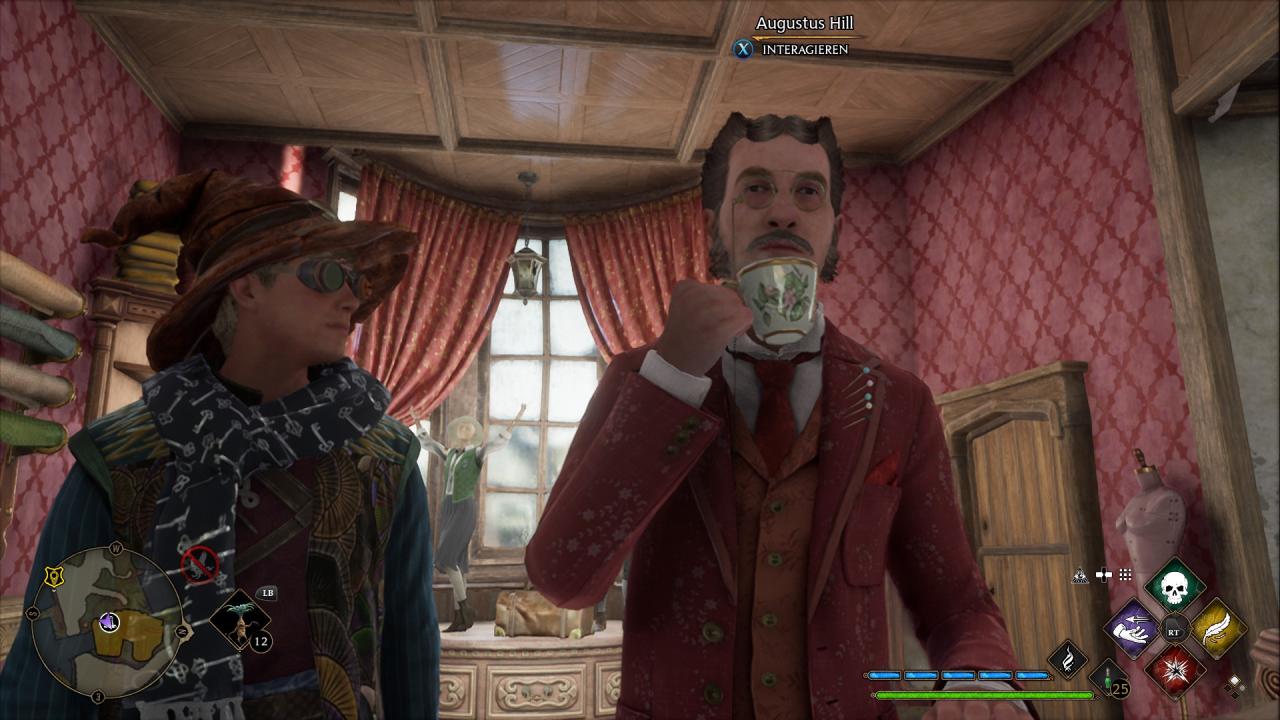Use the red explosion spell slot
The height and width of the screenshot is (720, 1280).
(x=1175, y=671)
